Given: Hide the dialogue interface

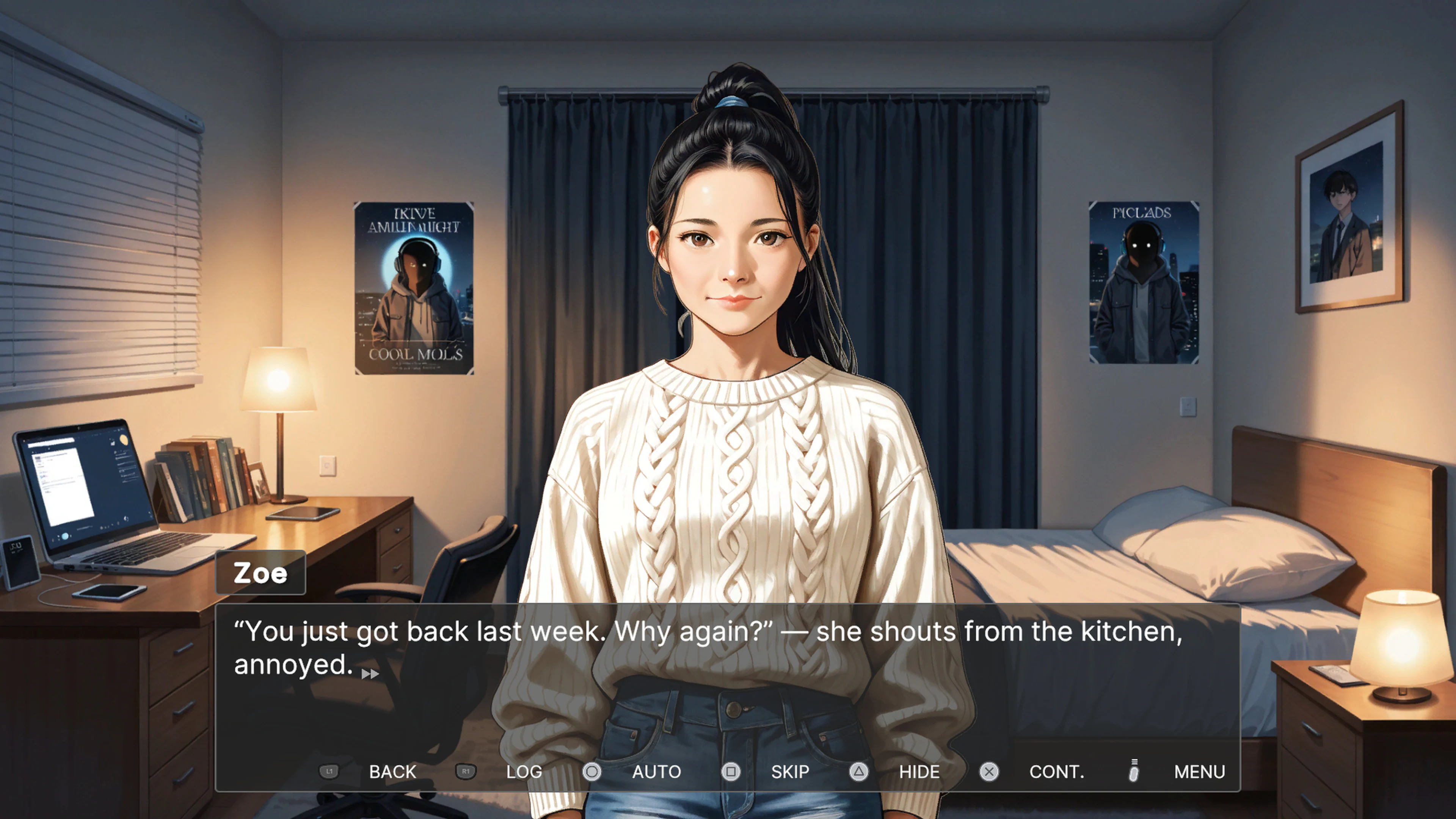Looking at the screenshot, I should pos(919,772).
